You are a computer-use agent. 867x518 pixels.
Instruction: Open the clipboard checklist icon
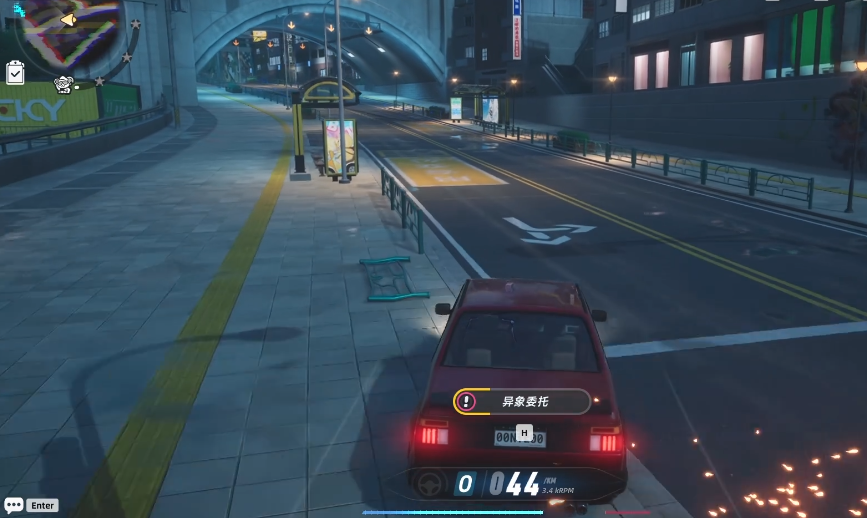click(15, 72)
